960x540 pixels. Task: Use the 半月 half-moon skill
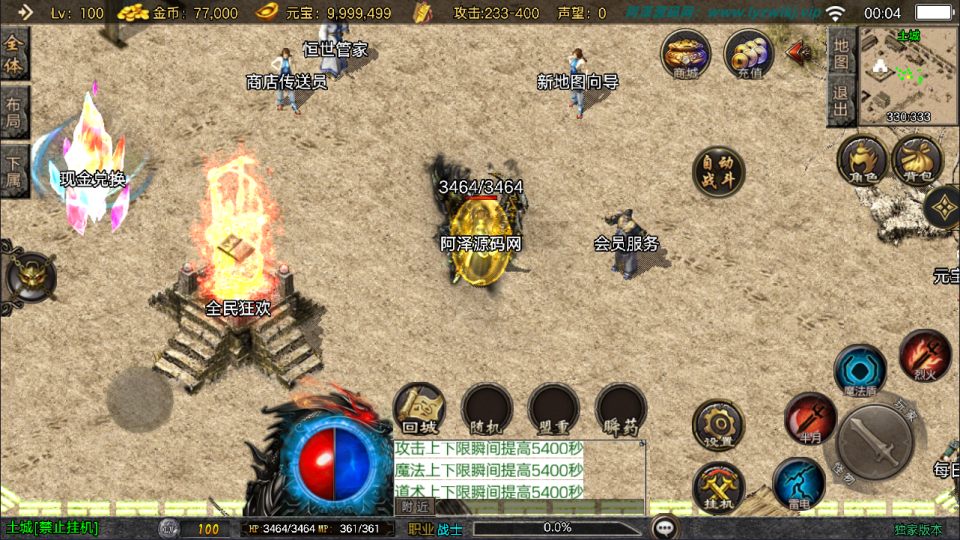[x=810, y=417]
